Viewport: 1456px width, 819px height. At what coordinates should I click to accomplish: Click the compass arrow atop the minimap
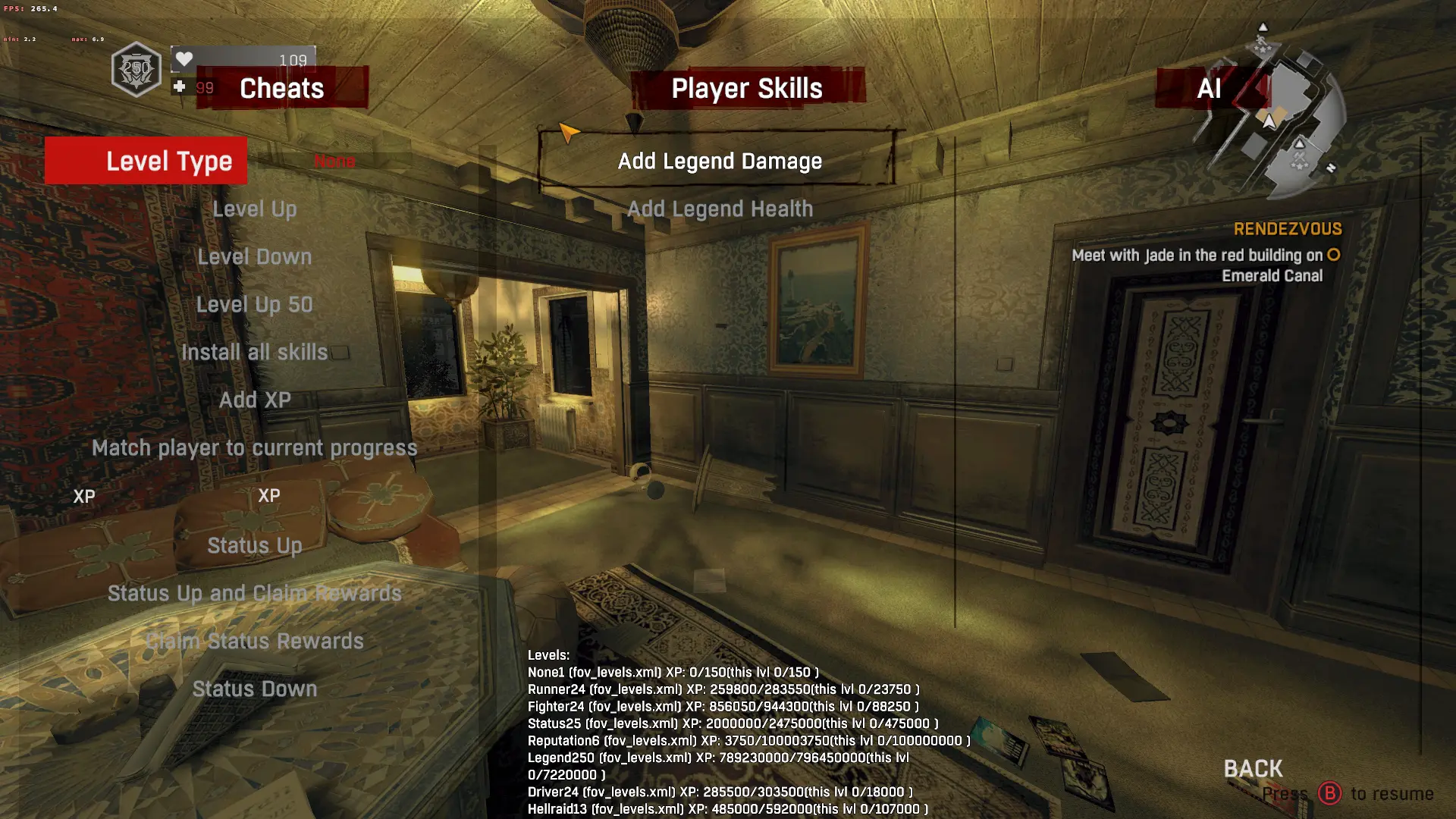click(1263, 27)
